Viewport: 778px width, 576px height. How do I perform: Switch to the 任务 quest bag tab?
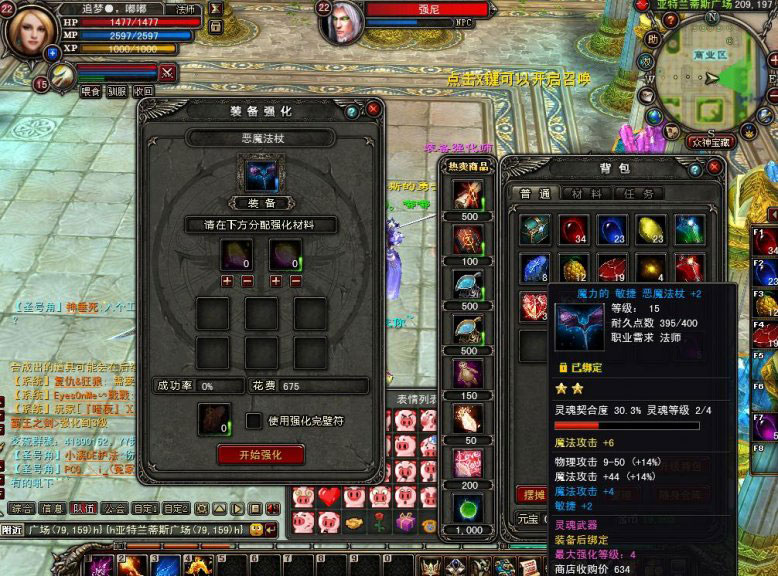click(635, 194)
